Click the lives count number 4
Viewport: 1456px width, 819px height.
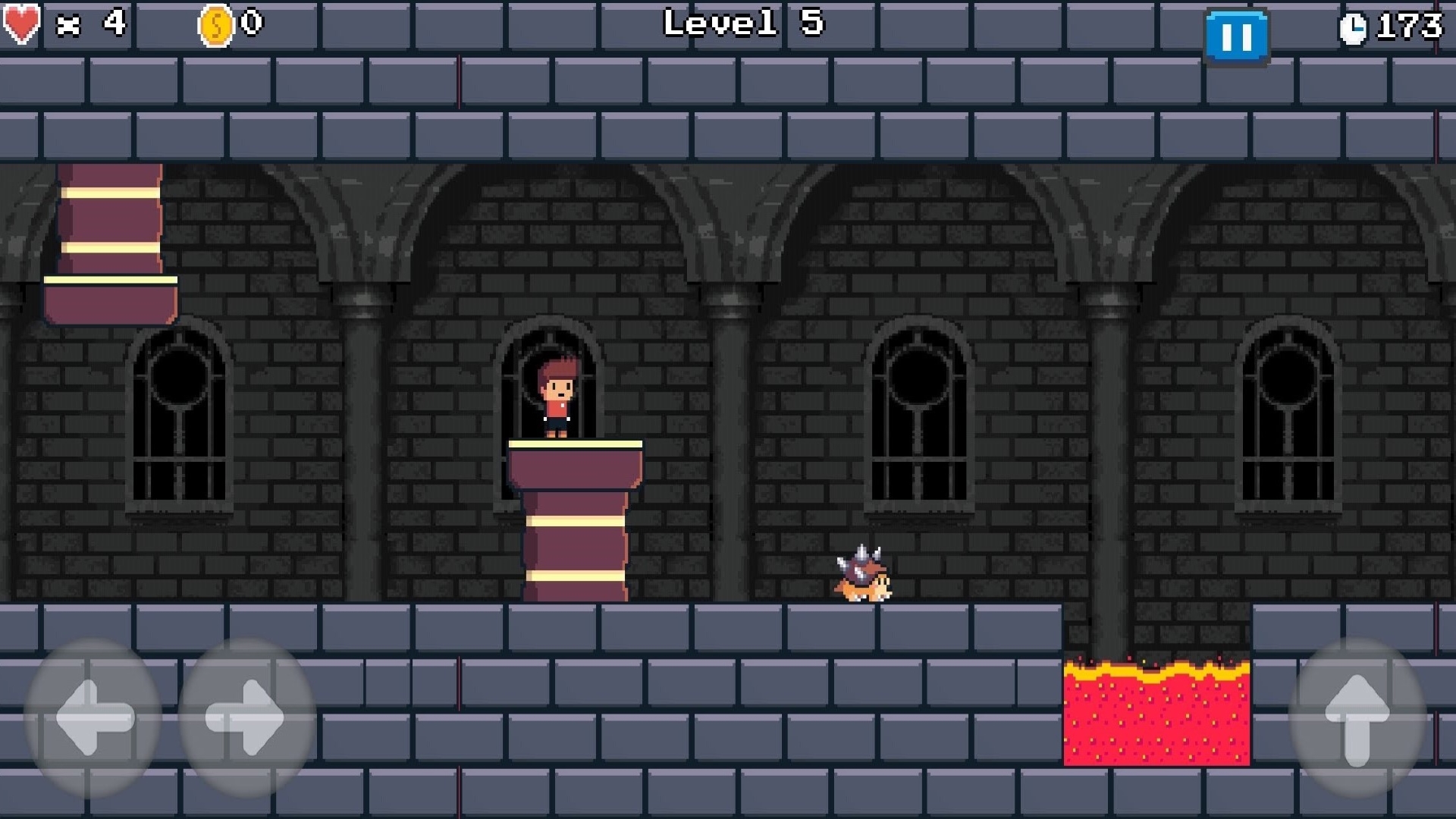pos(112,24)
